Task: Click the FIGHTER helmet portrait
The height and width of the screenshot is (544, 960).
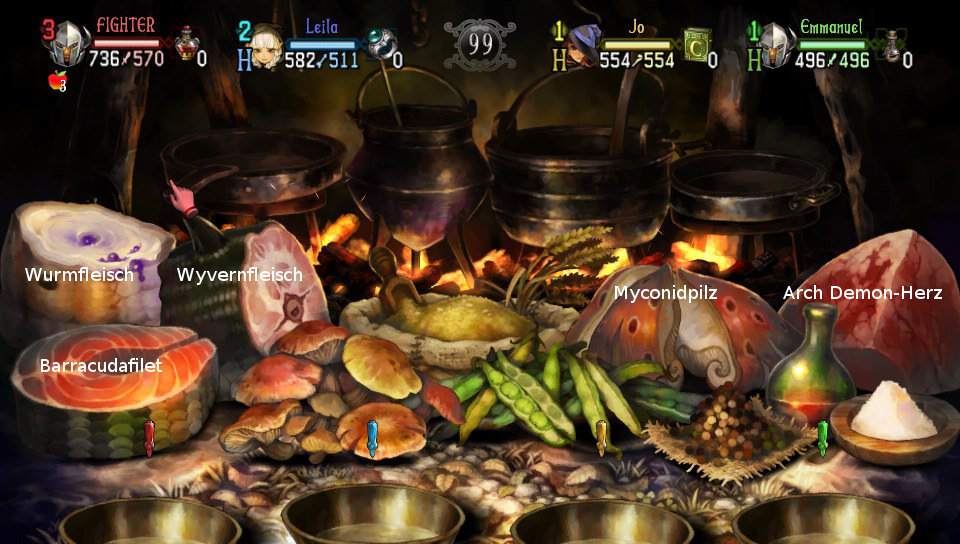Action: click(x=68, y=46)
